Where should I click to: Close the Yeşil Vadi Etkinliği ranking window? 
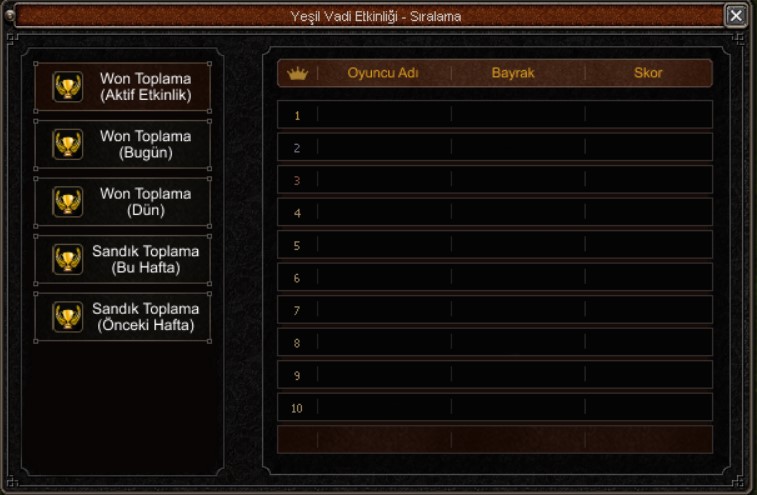(x=735, y=15)
